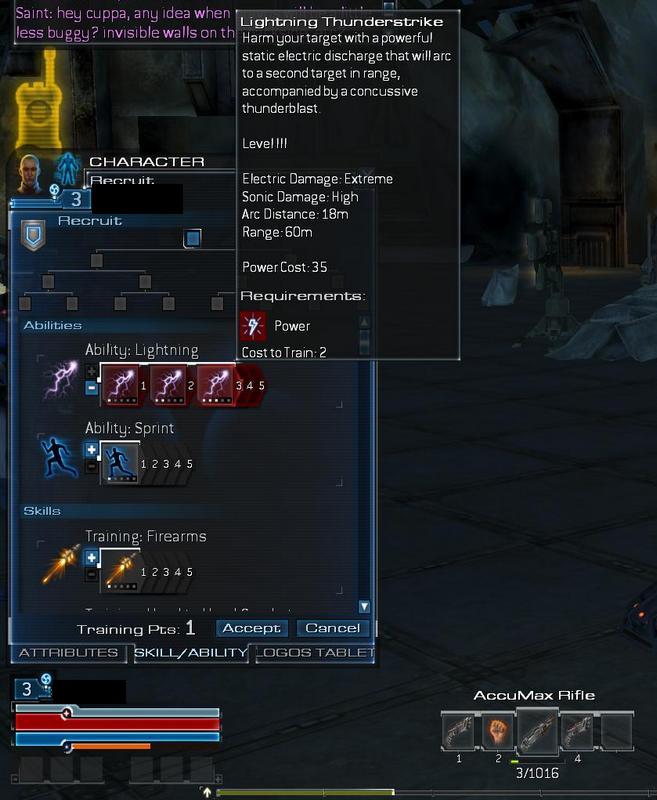The width and height of the screenshot is (657, 800).
Task: Cancel the skill training changes
Action: point(332,628)
